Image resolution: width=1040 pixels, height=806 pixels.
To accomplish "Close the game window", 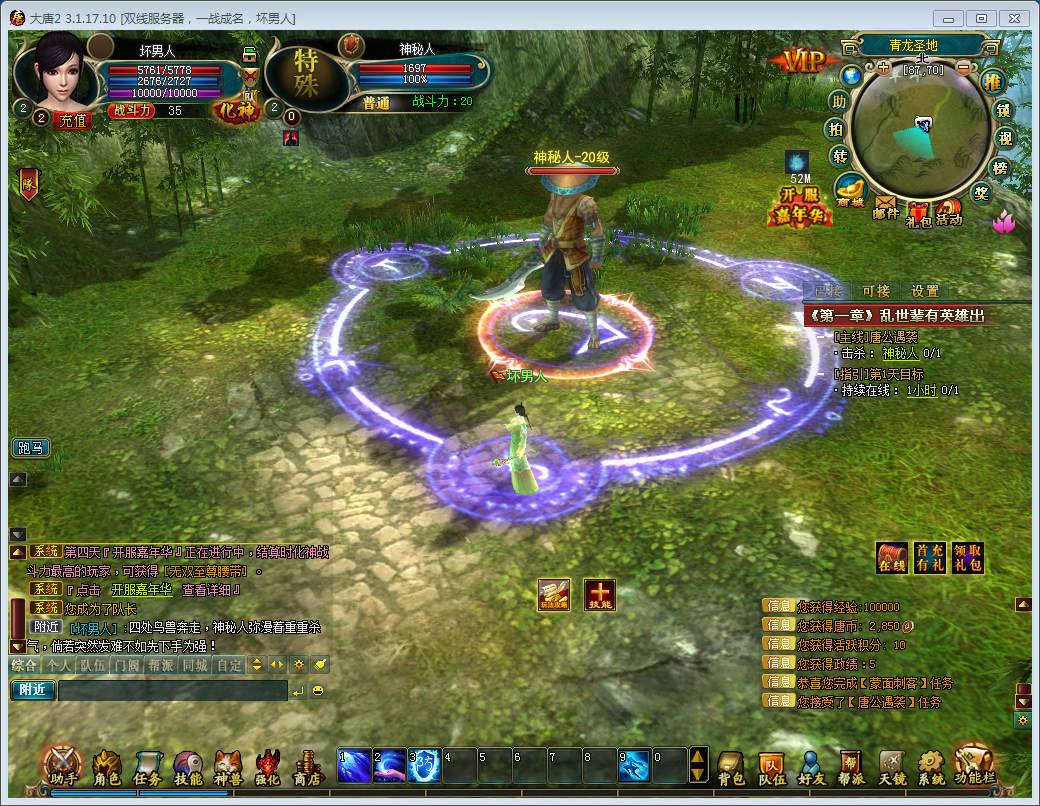I will pyautogui.click(x=1013, y=18).
